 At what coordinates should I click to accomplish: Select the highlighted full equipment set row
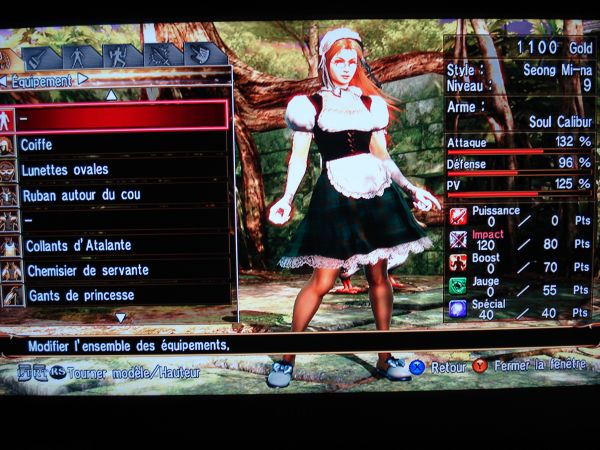118,116
